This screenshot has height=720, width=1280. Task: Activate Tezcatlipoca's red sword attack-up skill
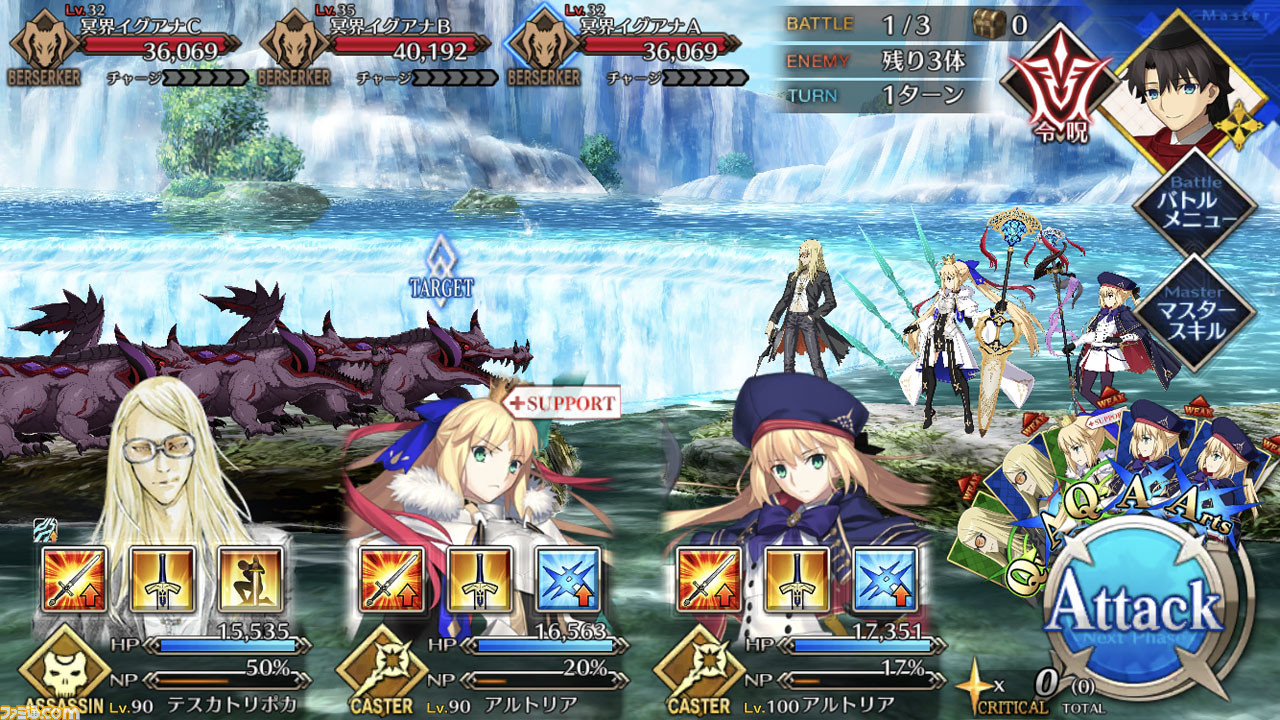[75, 580]
